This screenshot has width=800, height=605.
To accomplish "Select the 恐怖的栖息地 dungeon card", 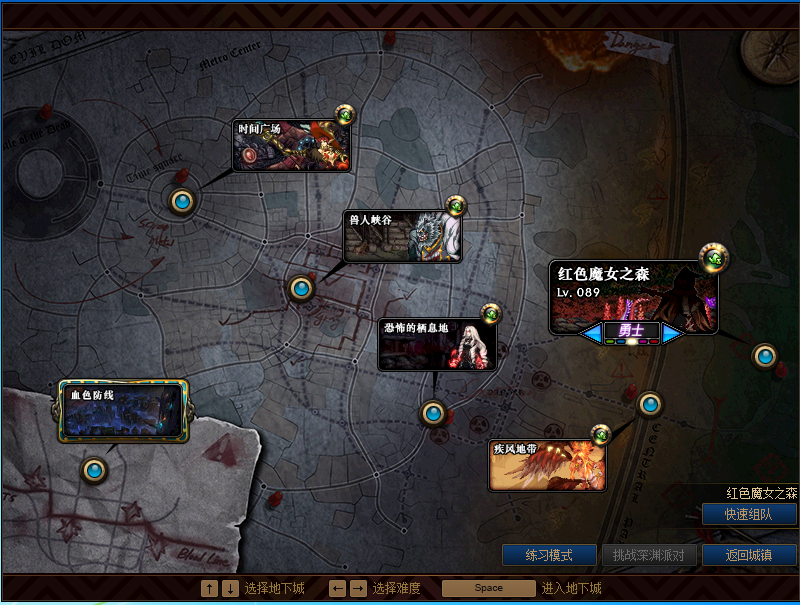I will tap(437, 345).
